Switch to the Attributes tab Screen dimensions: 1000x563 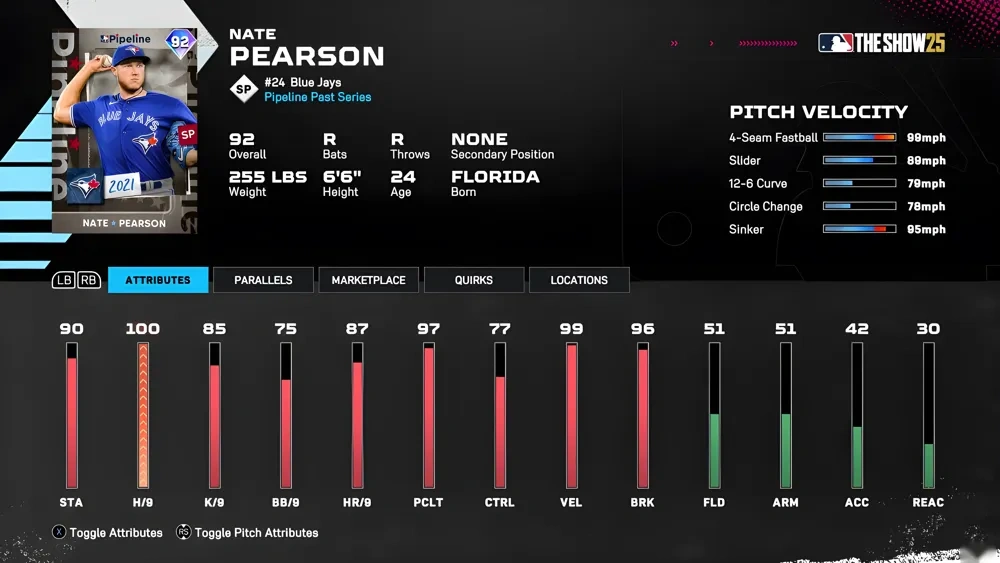pyautogui.click(x=158, y=280)
